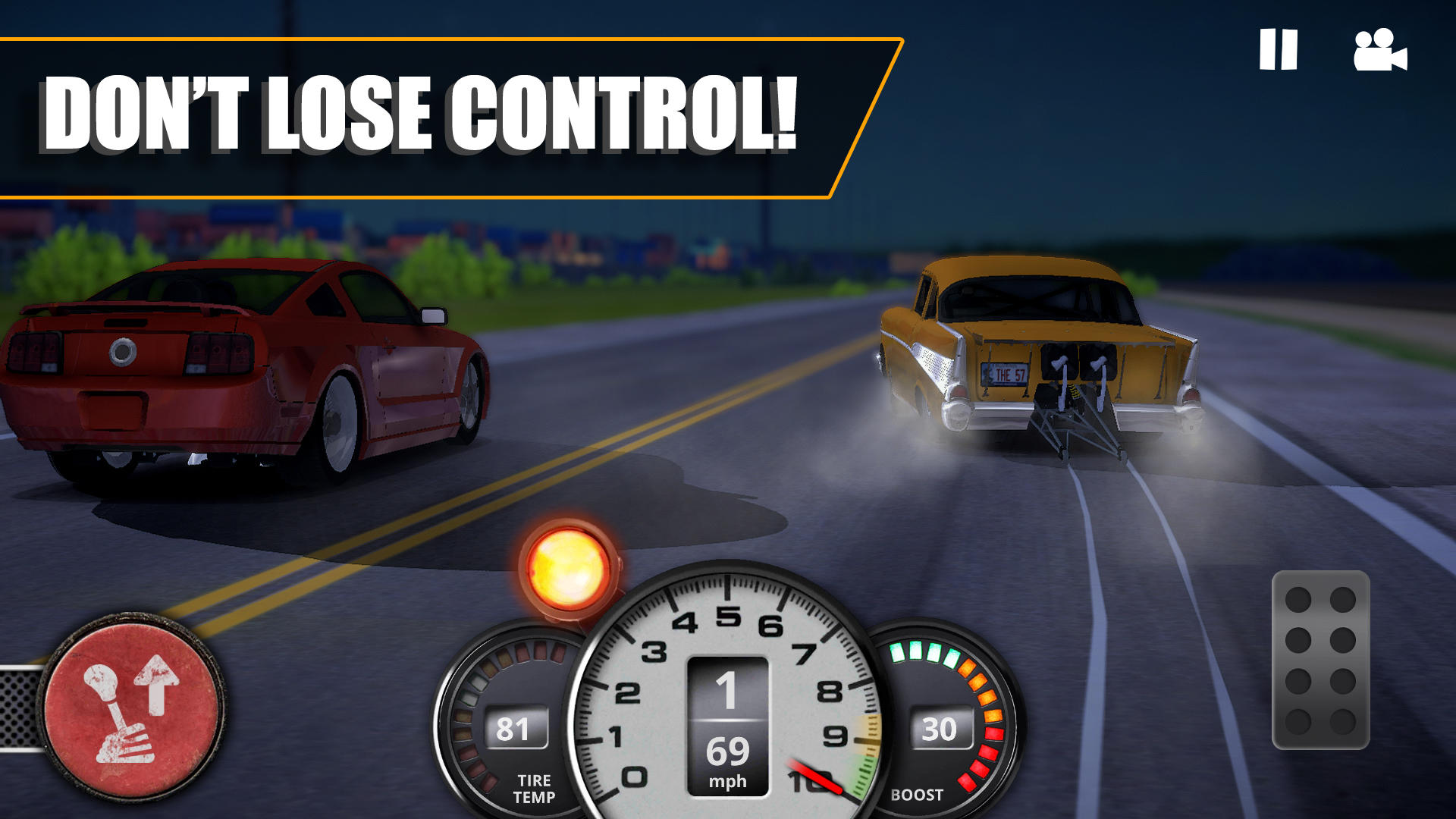Tap the Boost gauge
Image resolution: width=1456 pixels, height=819 pixels.
point(944,720)
